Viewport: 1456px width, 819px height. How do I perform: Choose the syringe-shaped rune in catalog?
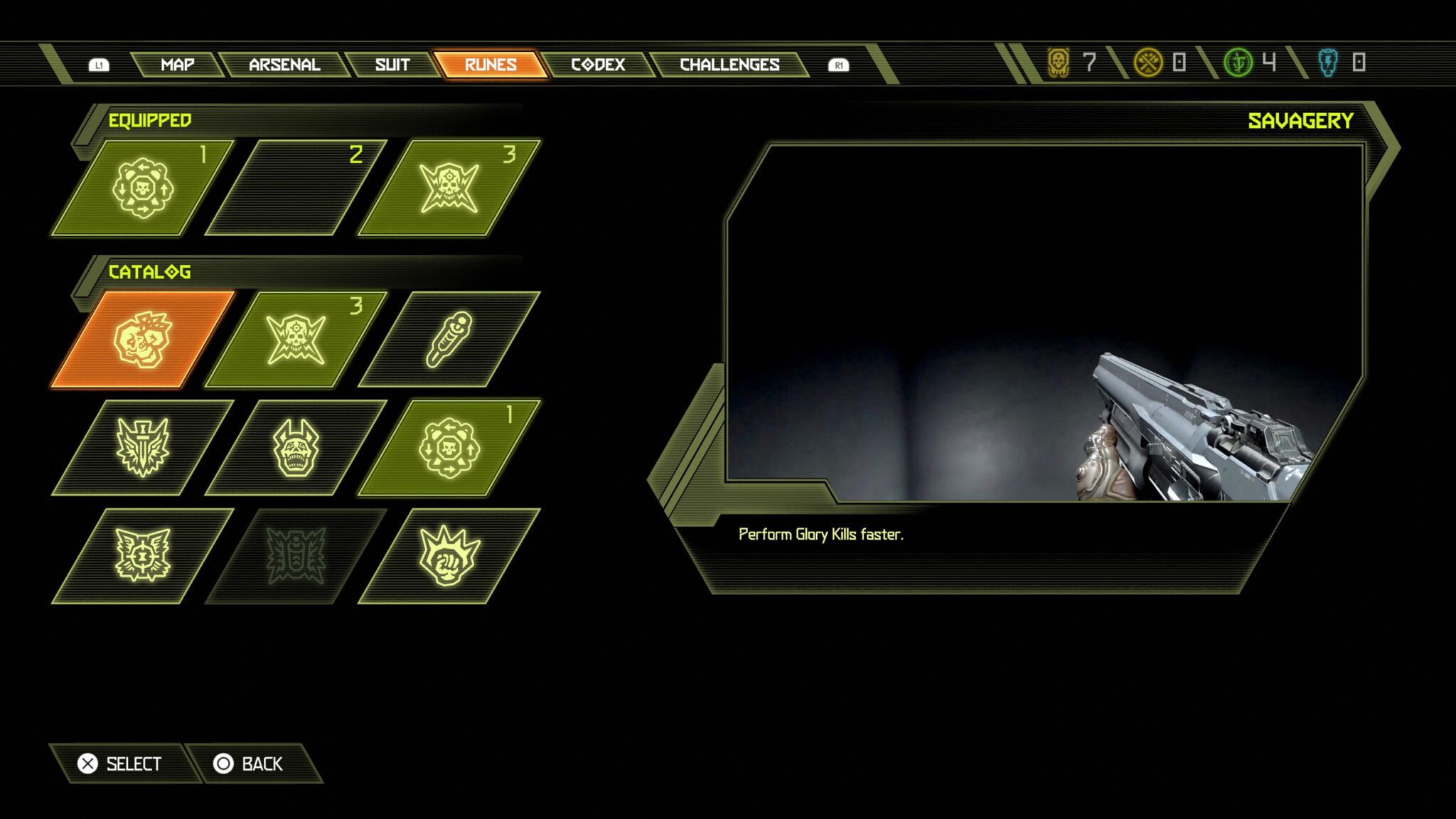pos(449,340)
